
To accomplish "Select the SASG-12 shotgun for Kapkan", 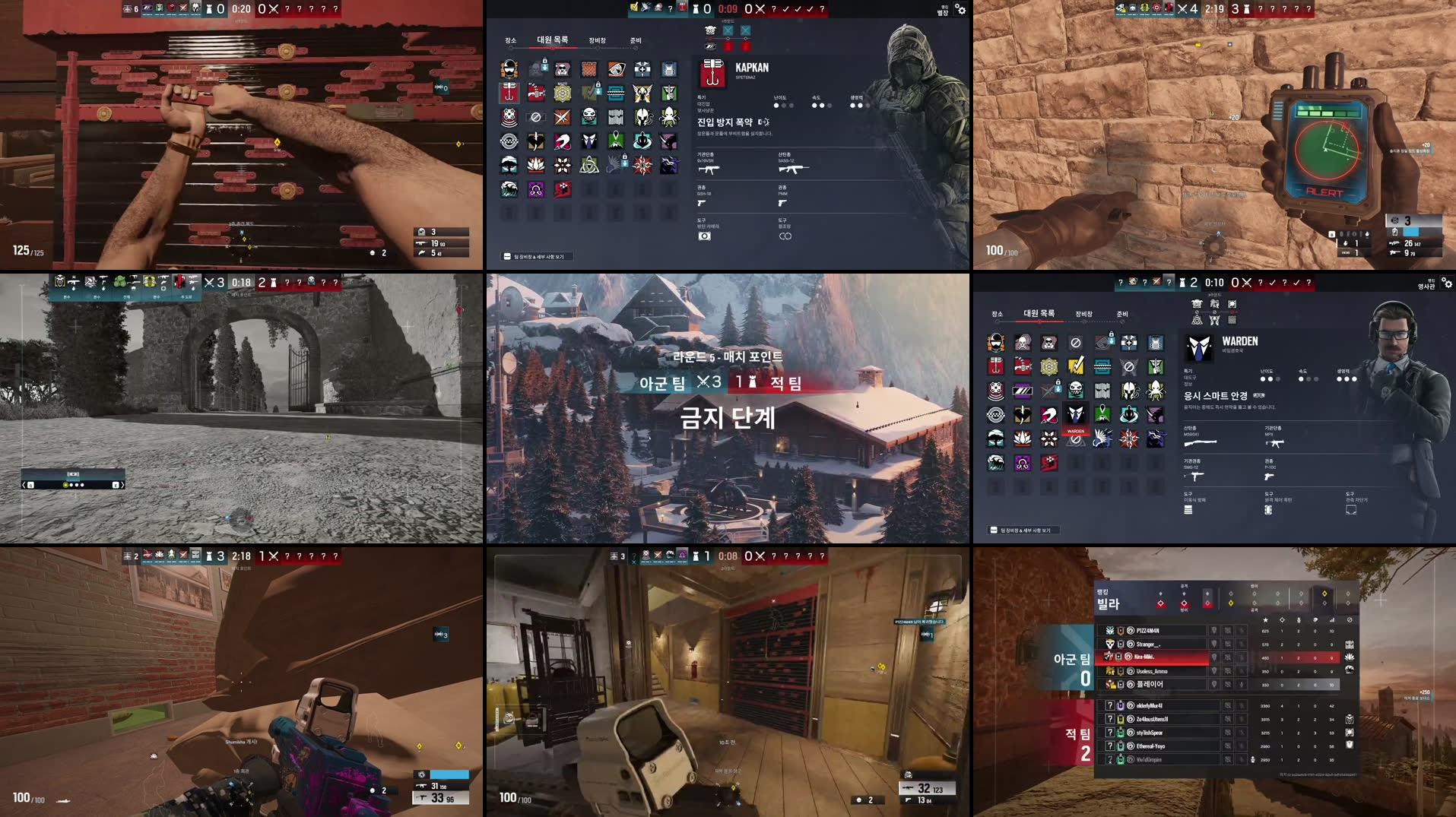I will click(x=793, y=169).
